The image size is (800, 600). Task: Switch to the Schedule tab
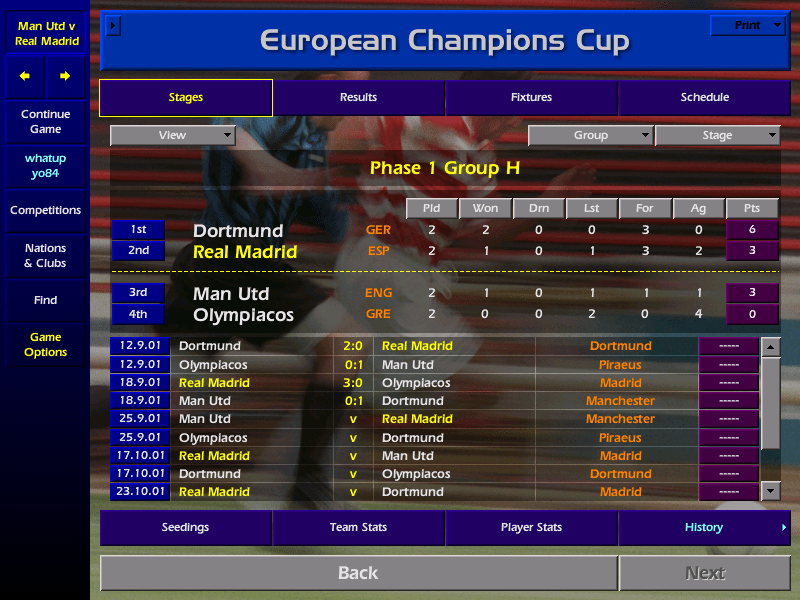[x=704, y=97]
